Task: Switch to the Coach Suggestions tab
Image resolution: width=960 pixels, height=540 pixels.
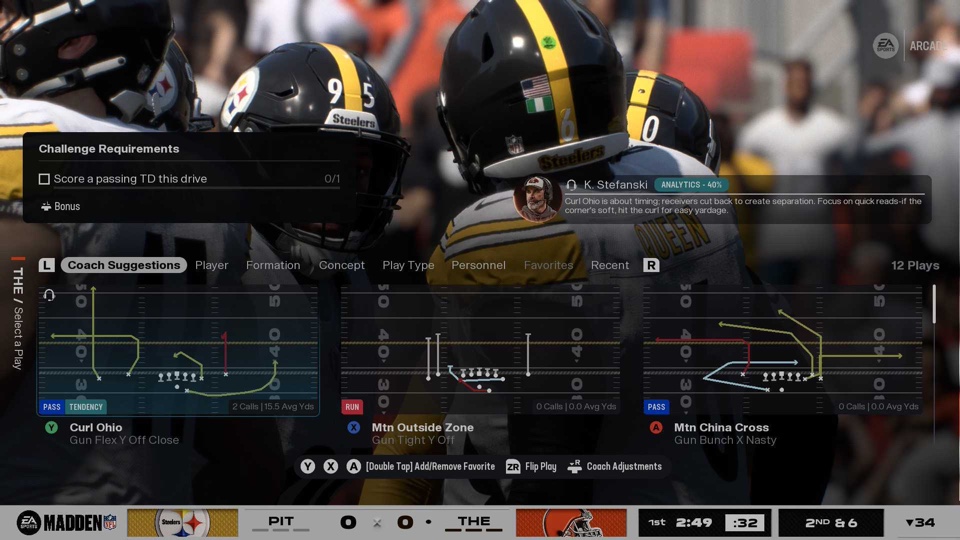Action: [x=125, y=265]
